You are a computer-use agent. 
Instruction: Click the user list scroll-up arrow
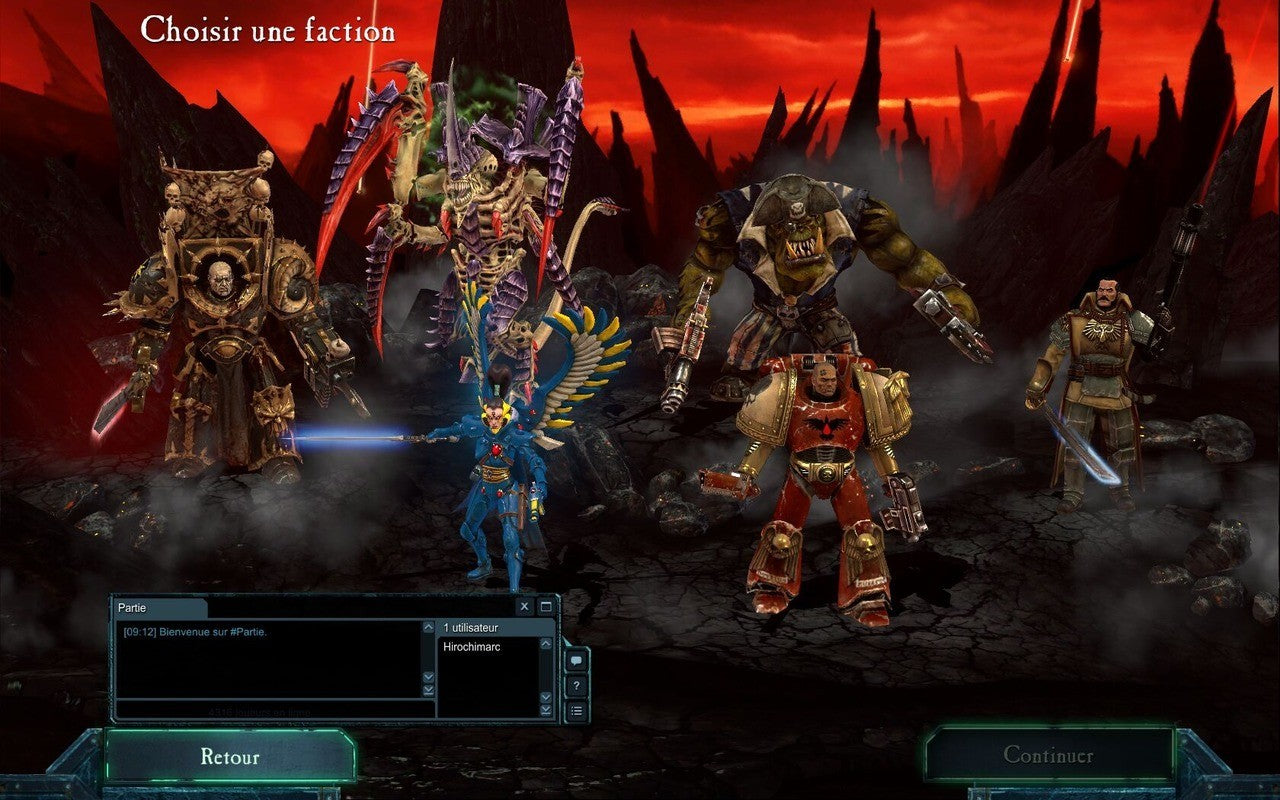[x=546, y=643]
